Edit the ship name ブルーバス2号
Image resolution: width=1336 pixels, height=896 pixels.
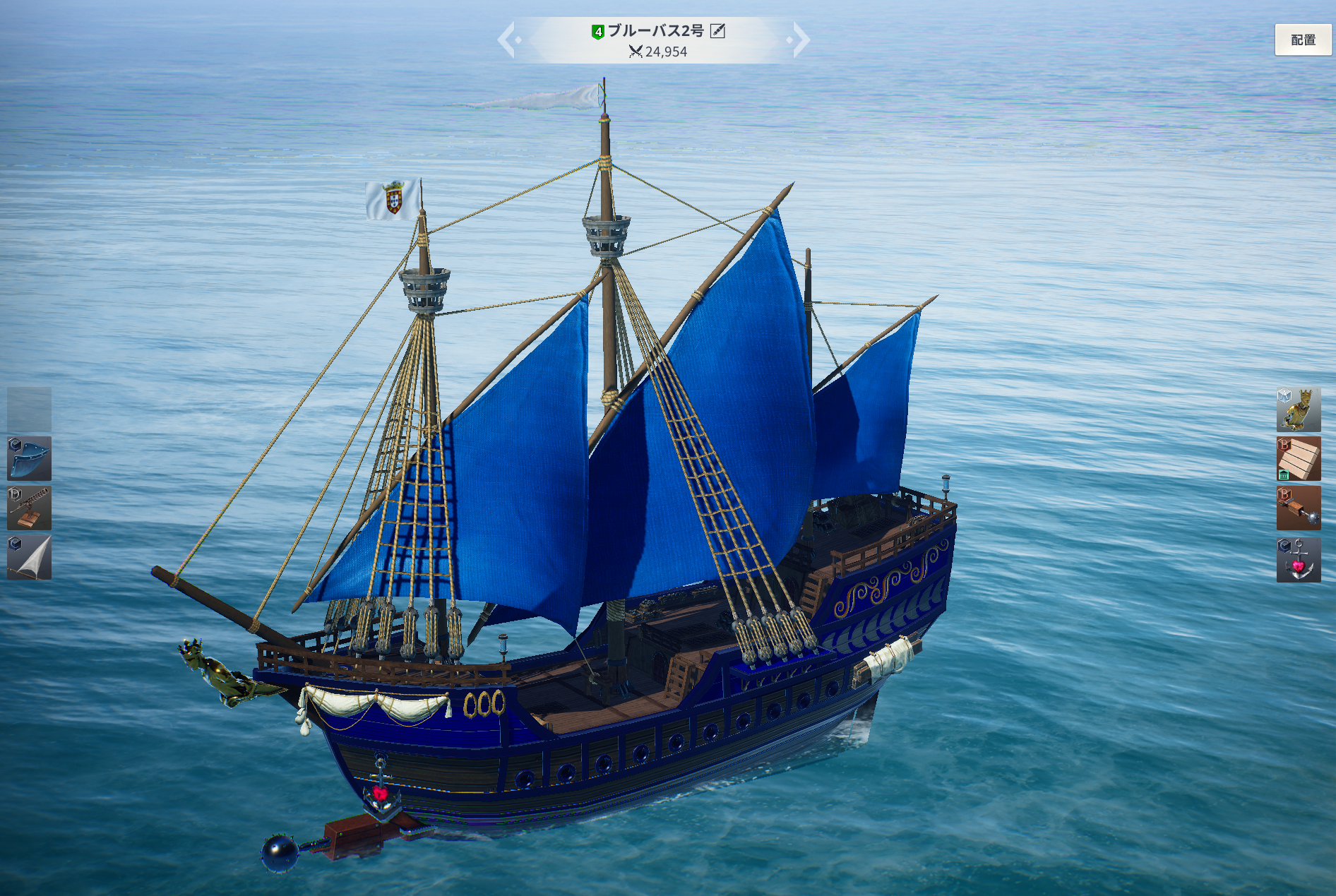717,30
